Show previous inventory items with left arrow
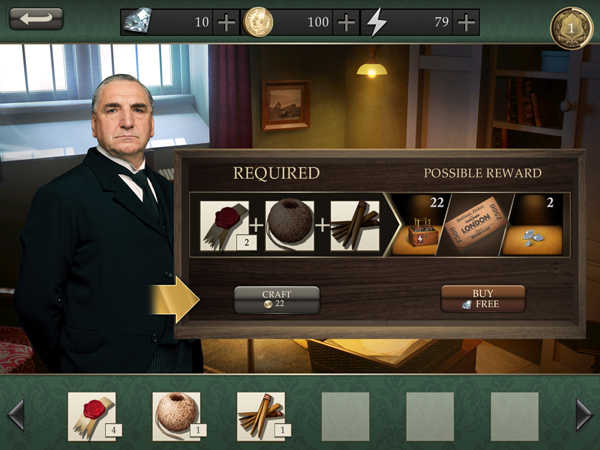Screen dimensions: 600x450 click(x=15, y=414)
